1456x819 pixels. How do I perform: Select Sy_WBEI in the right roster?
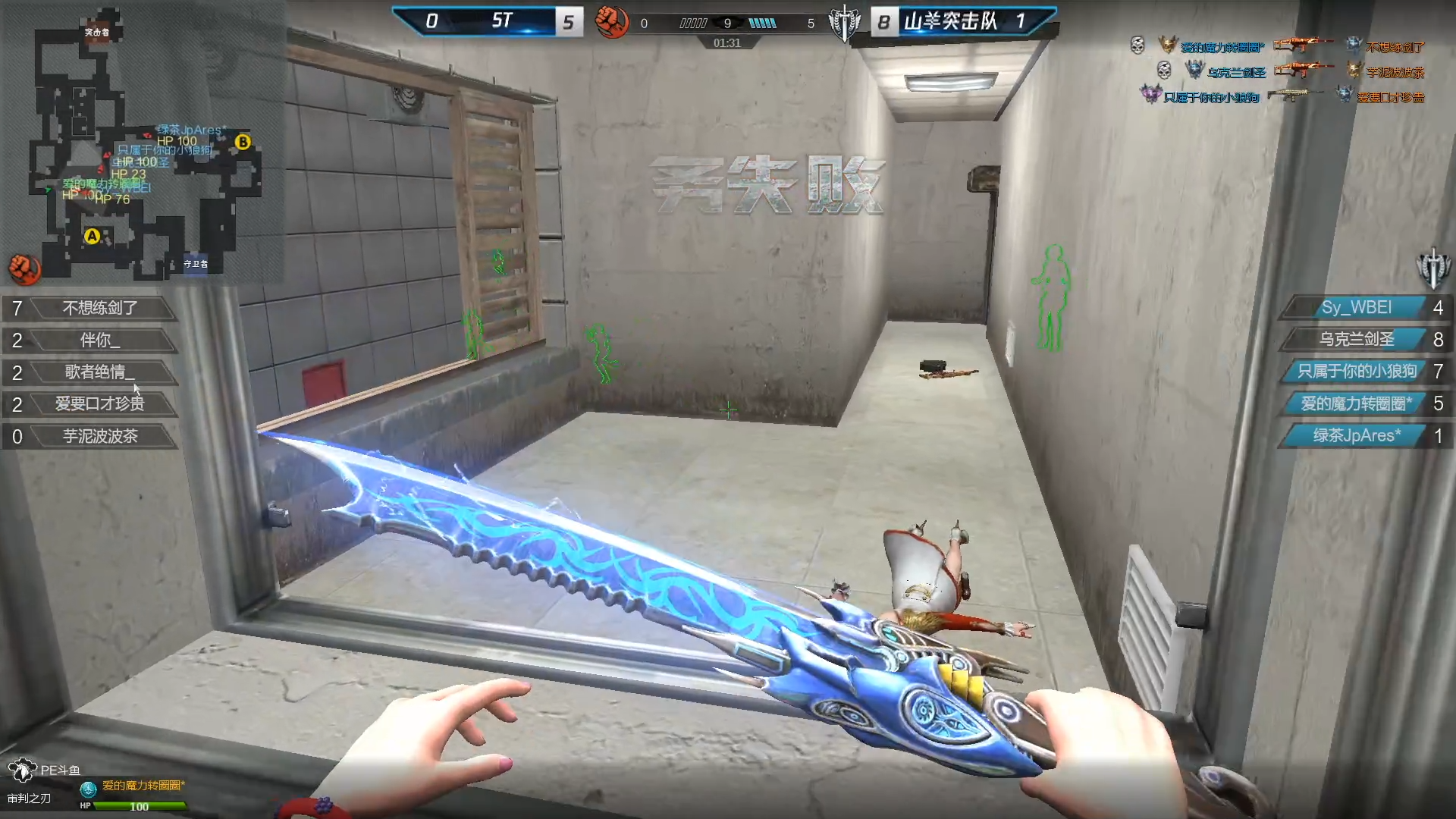pyautogui.click(x=1356, y=308)
